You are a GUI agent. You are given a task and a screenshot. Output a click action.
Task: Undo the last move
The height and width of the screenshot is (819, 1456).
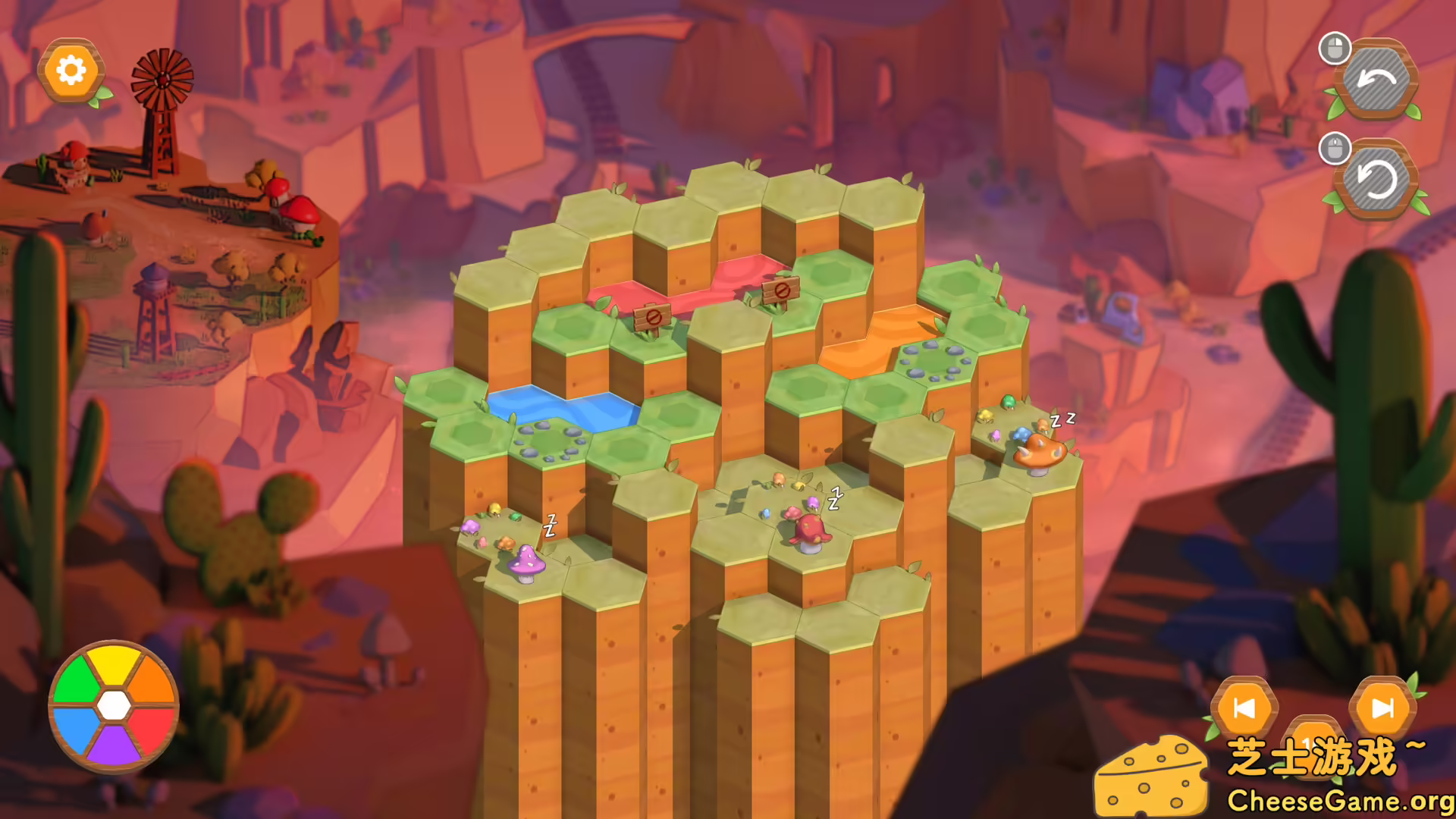[1379, 78]
